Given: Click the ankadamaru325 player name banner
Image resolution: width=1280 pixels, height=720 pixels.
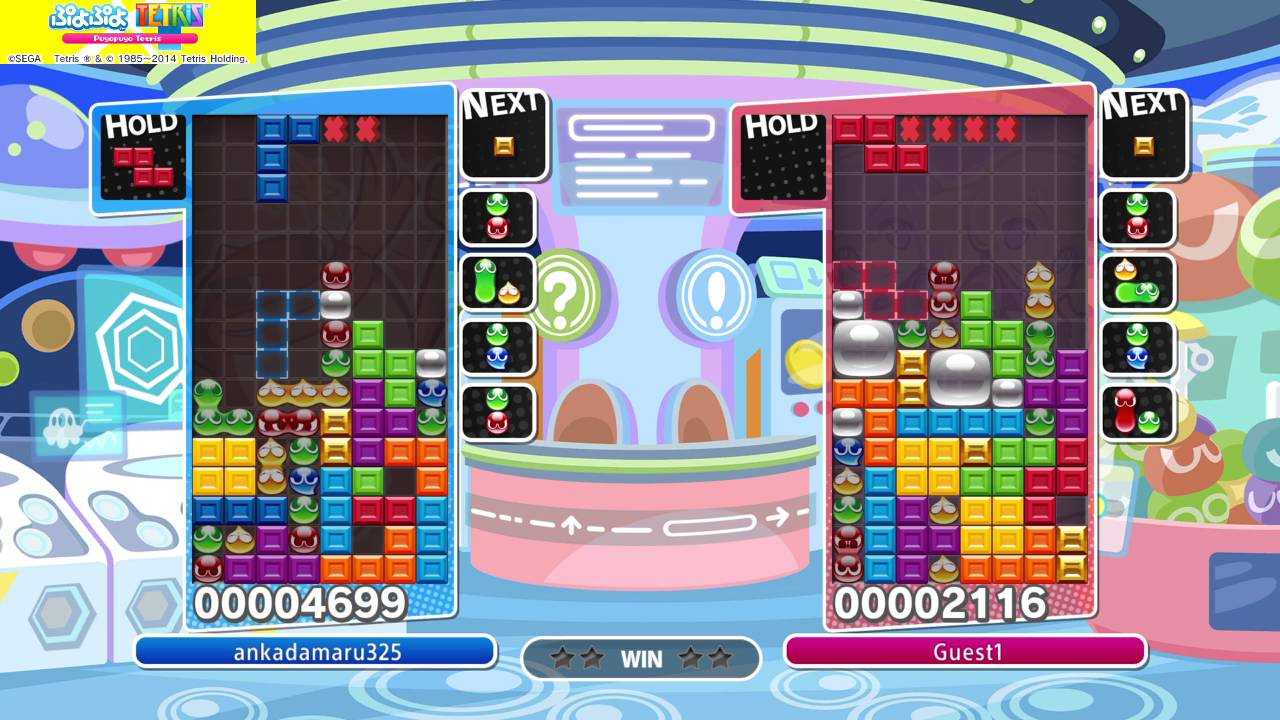Looking at the screenshot, I should pos(316,652).
